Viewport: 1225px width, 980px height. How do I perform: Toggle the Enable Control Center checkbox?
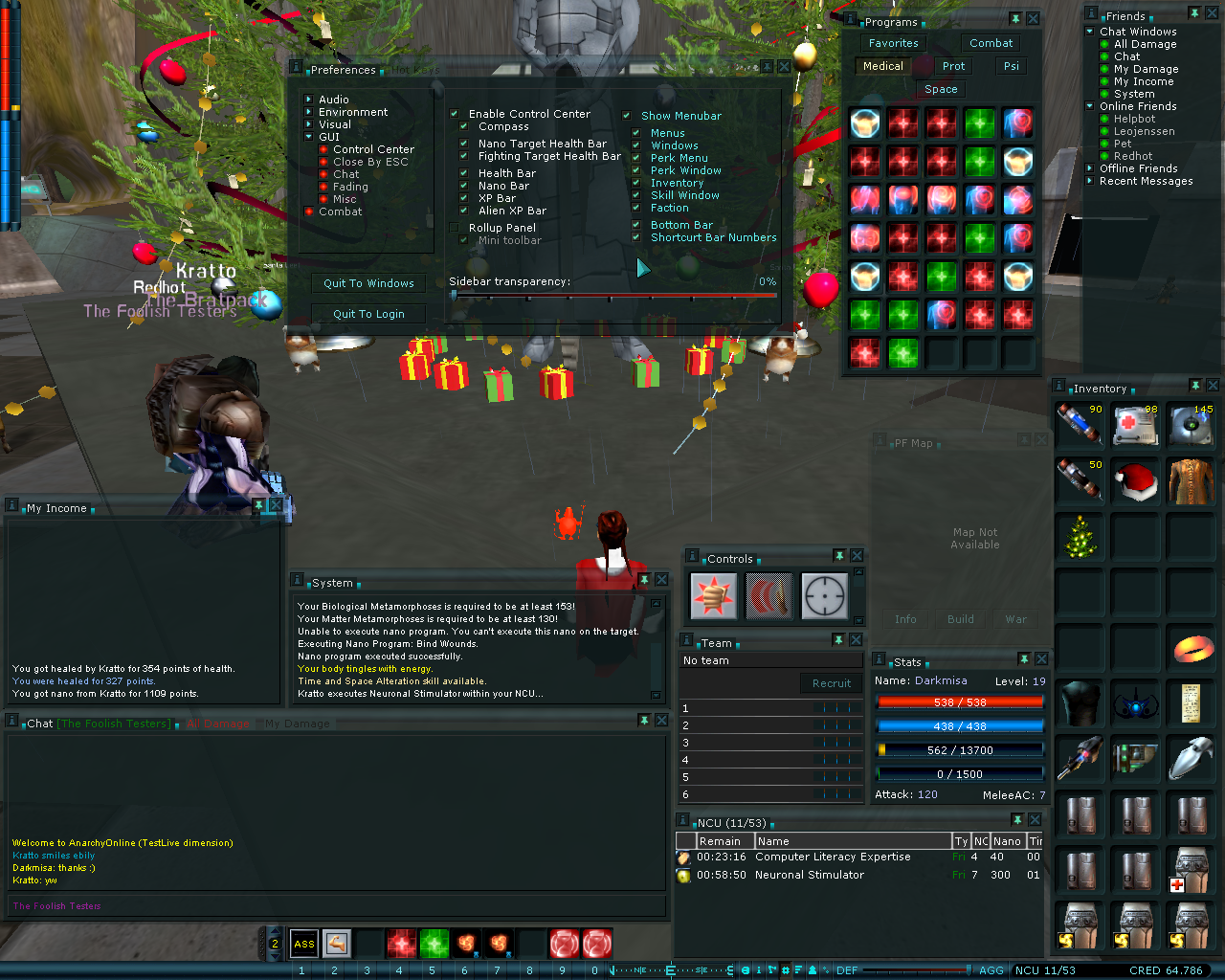point(455,114)
